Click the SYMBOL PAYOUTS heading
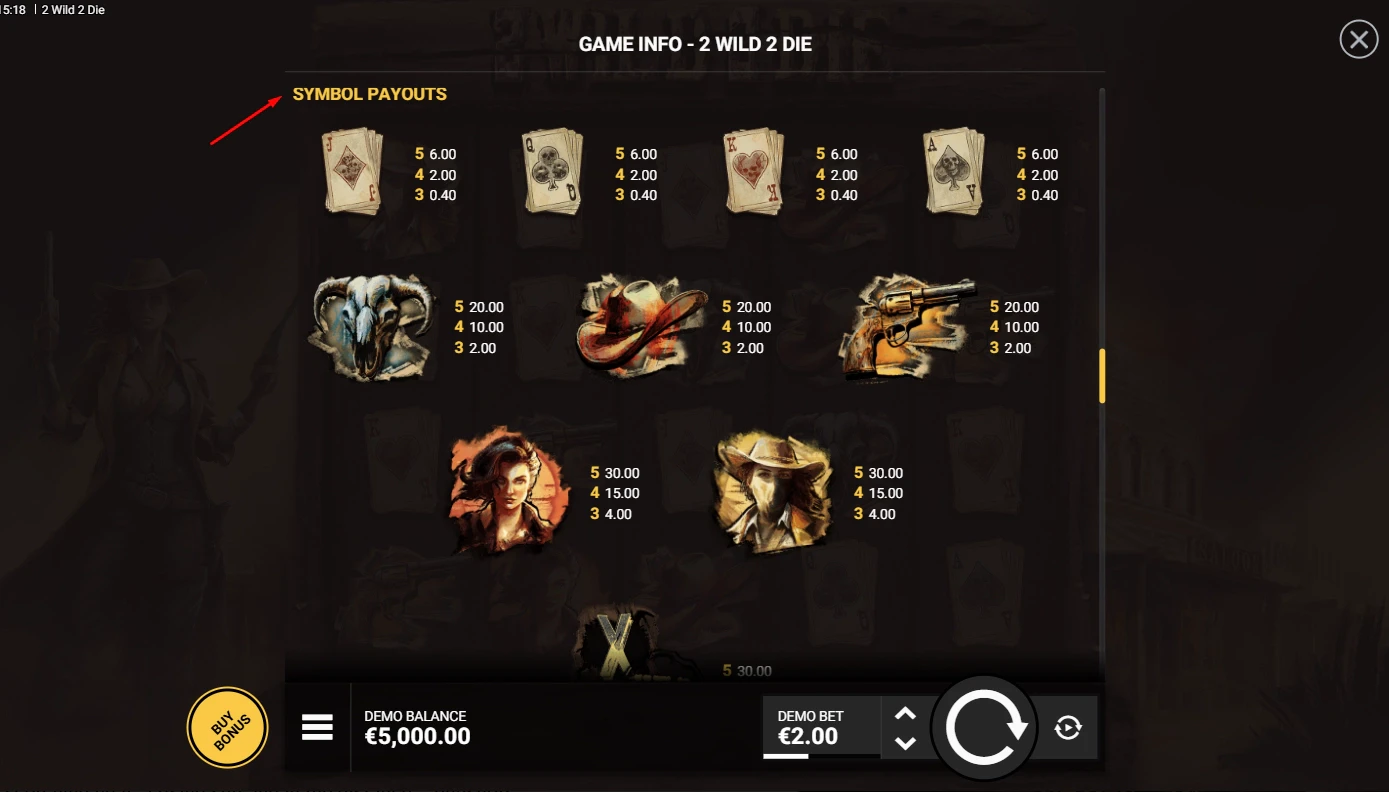Image resolution: width=1389 pixels, height=792 pixels. (x=369, y=94)
